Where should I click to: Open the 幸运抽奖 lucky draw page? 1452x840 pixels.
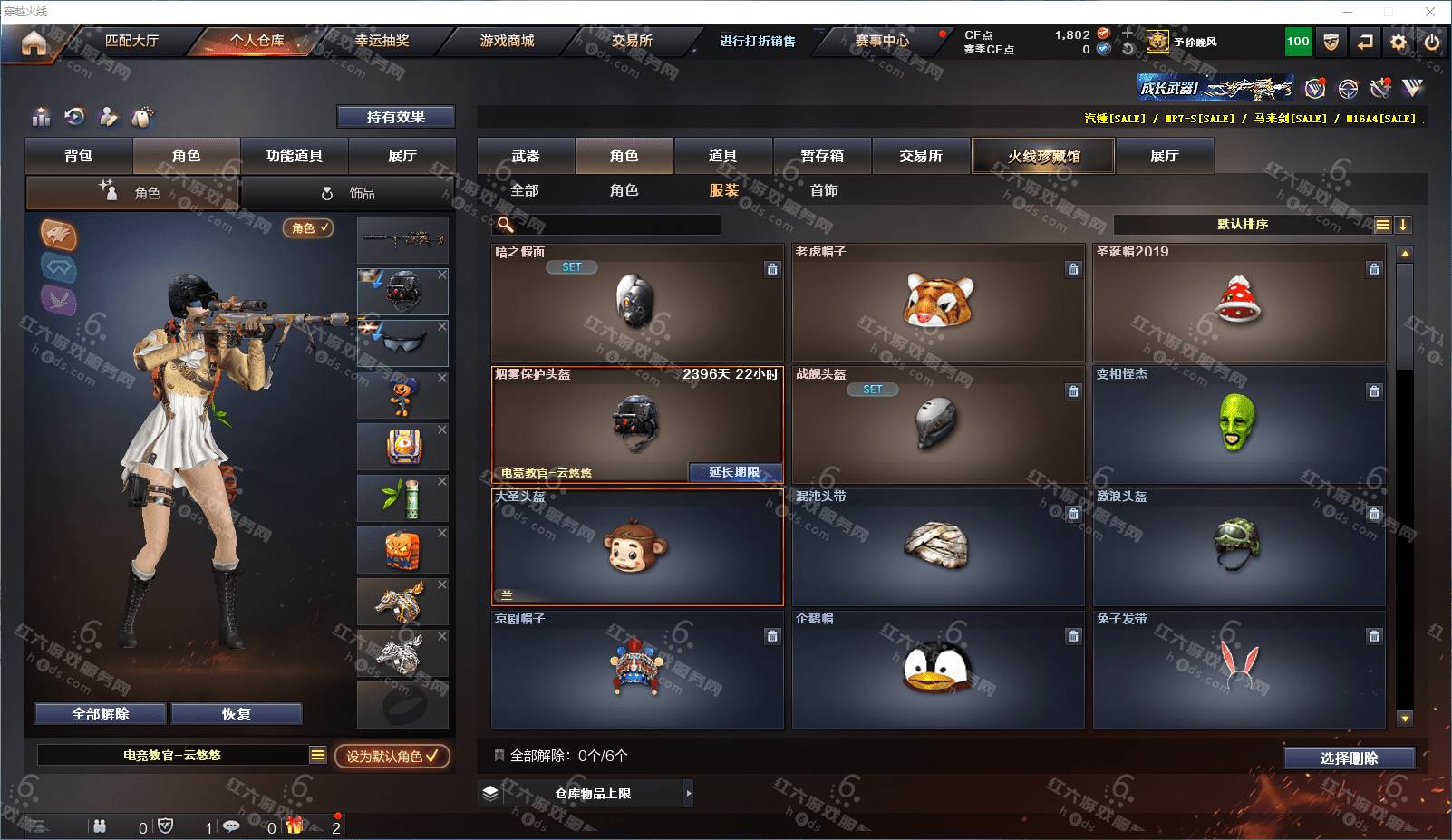(382, 41)
